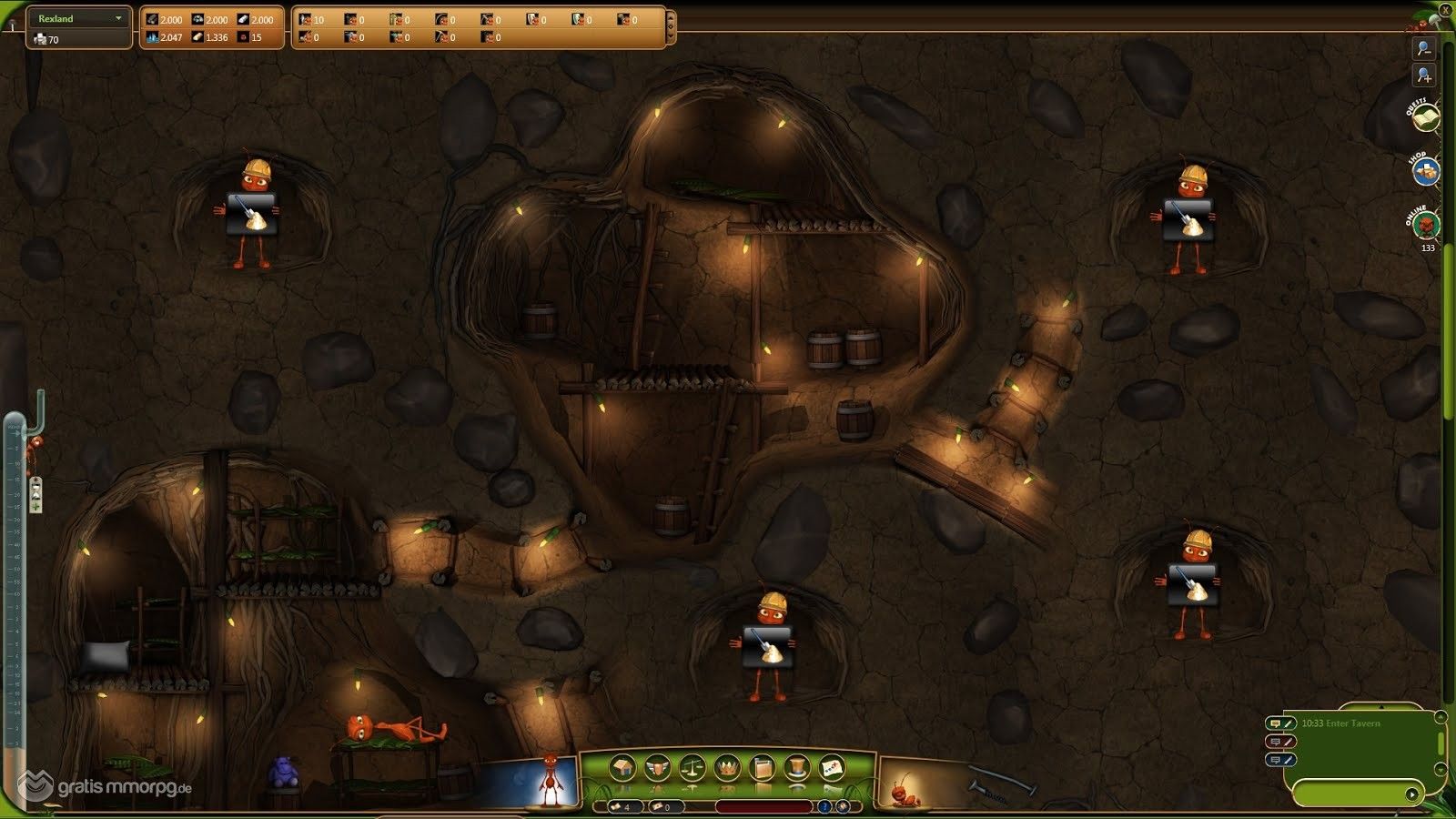Open the balance scales trade icon
Screen dimensions: 1456x819
692,769
